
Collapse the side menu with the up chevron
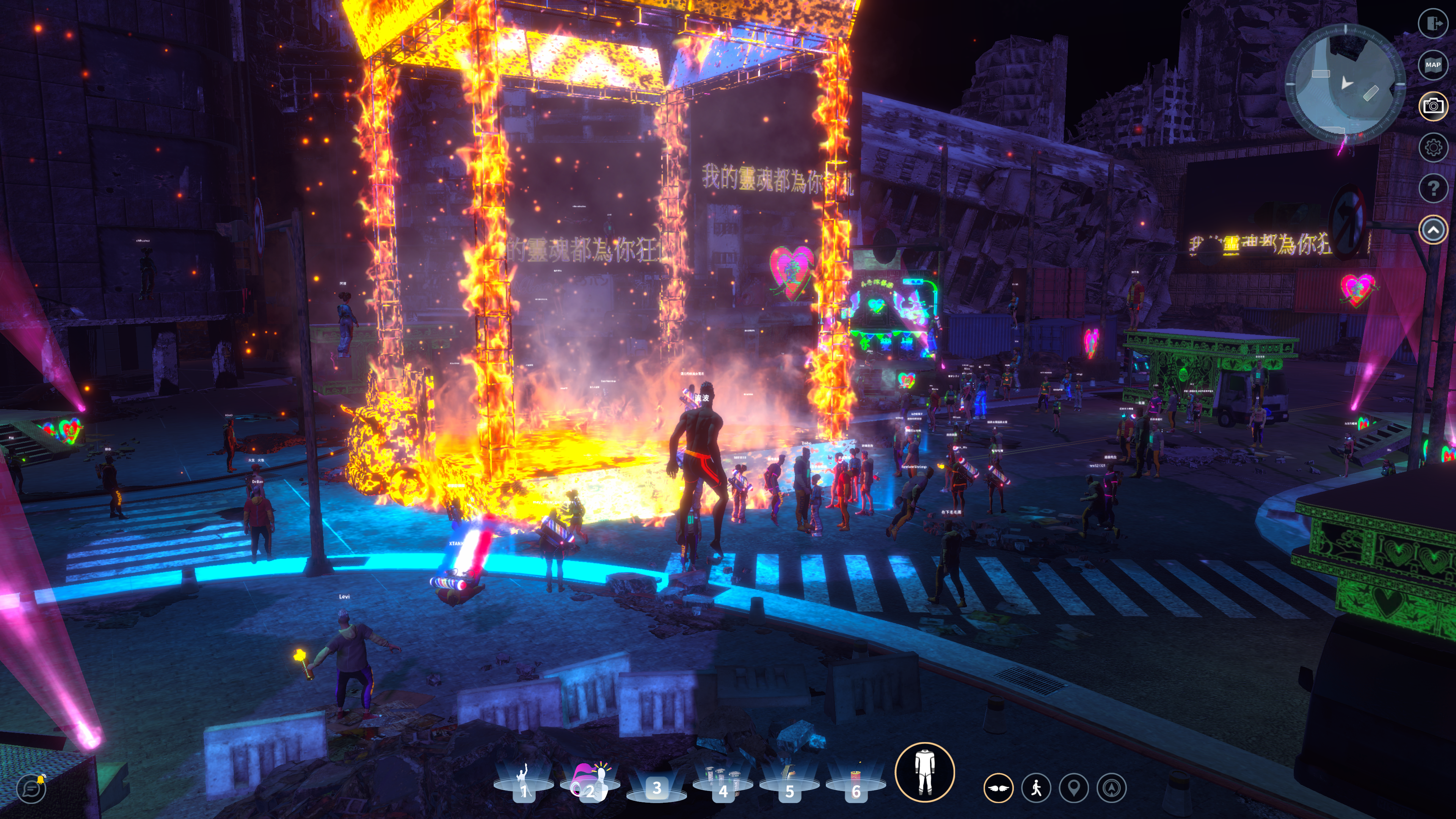click(1432, 229)
